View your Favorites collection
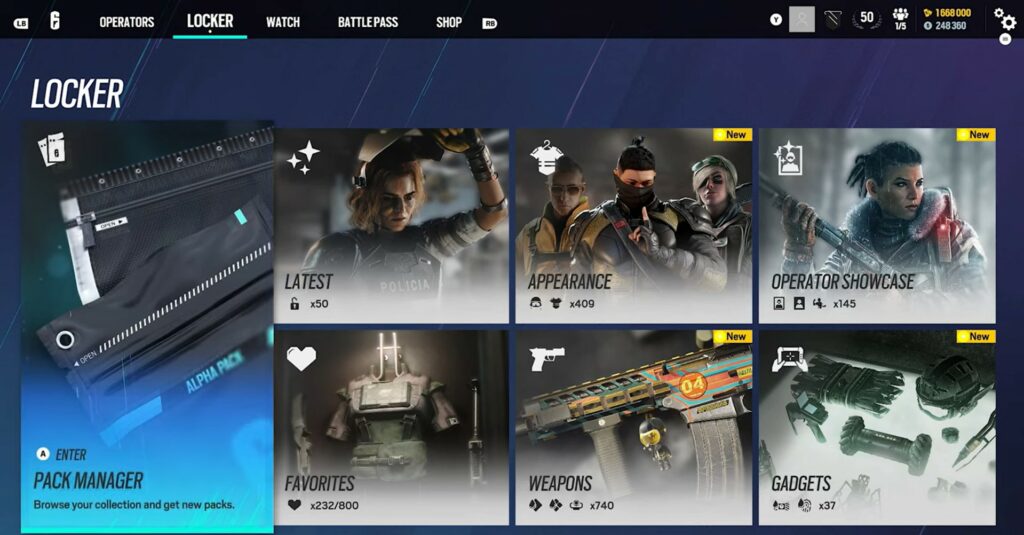Screen dimensions: 1024x535 (391, 427)
